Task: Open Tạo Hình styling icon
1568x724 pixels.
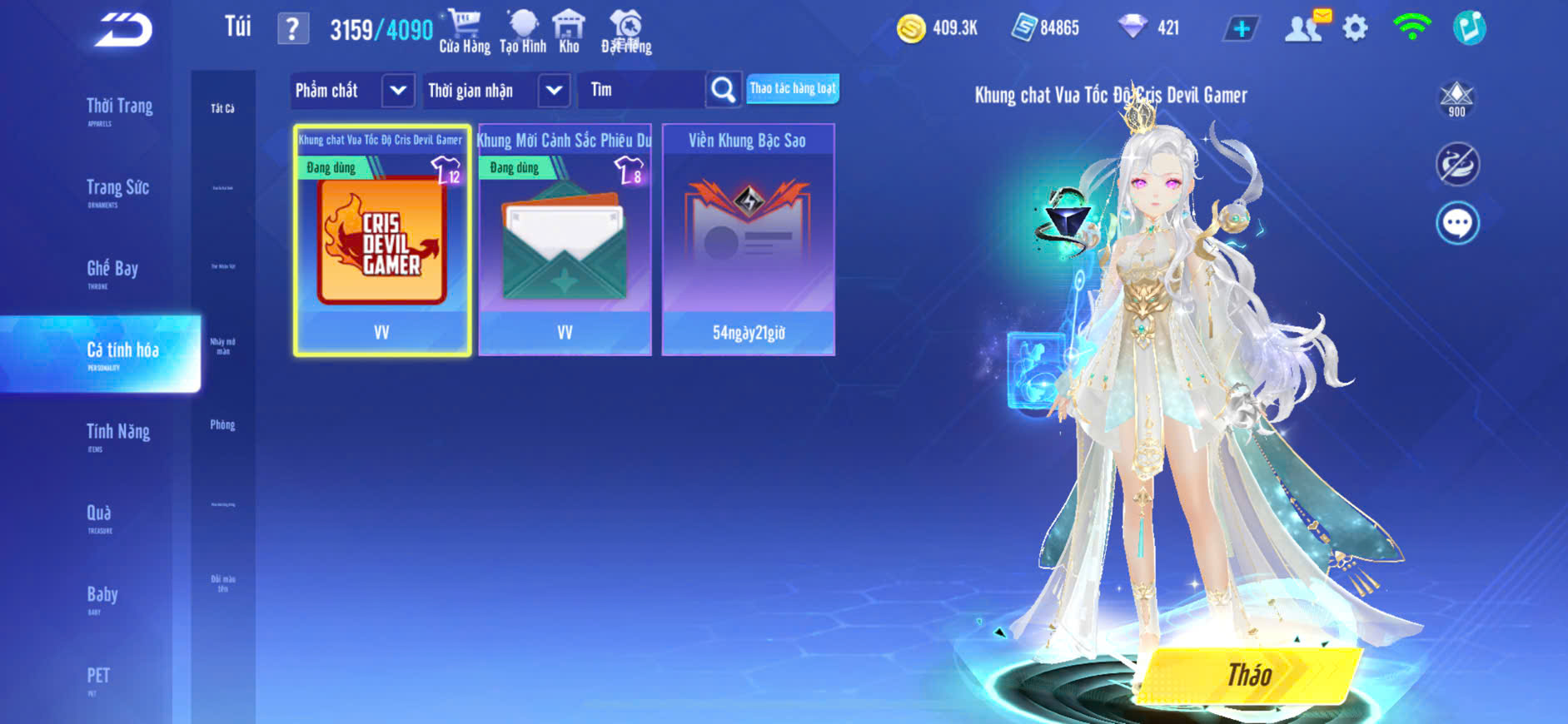Action: point(523,31)
